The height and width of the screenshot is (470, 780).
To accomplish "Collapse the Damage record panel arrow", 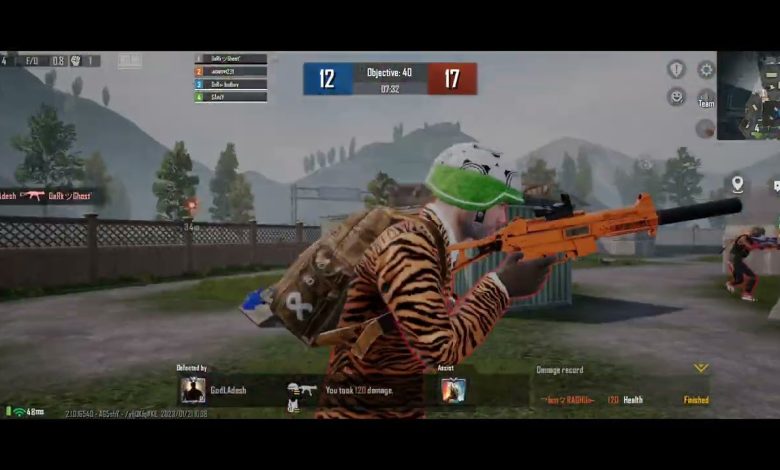I will [701, 369].
